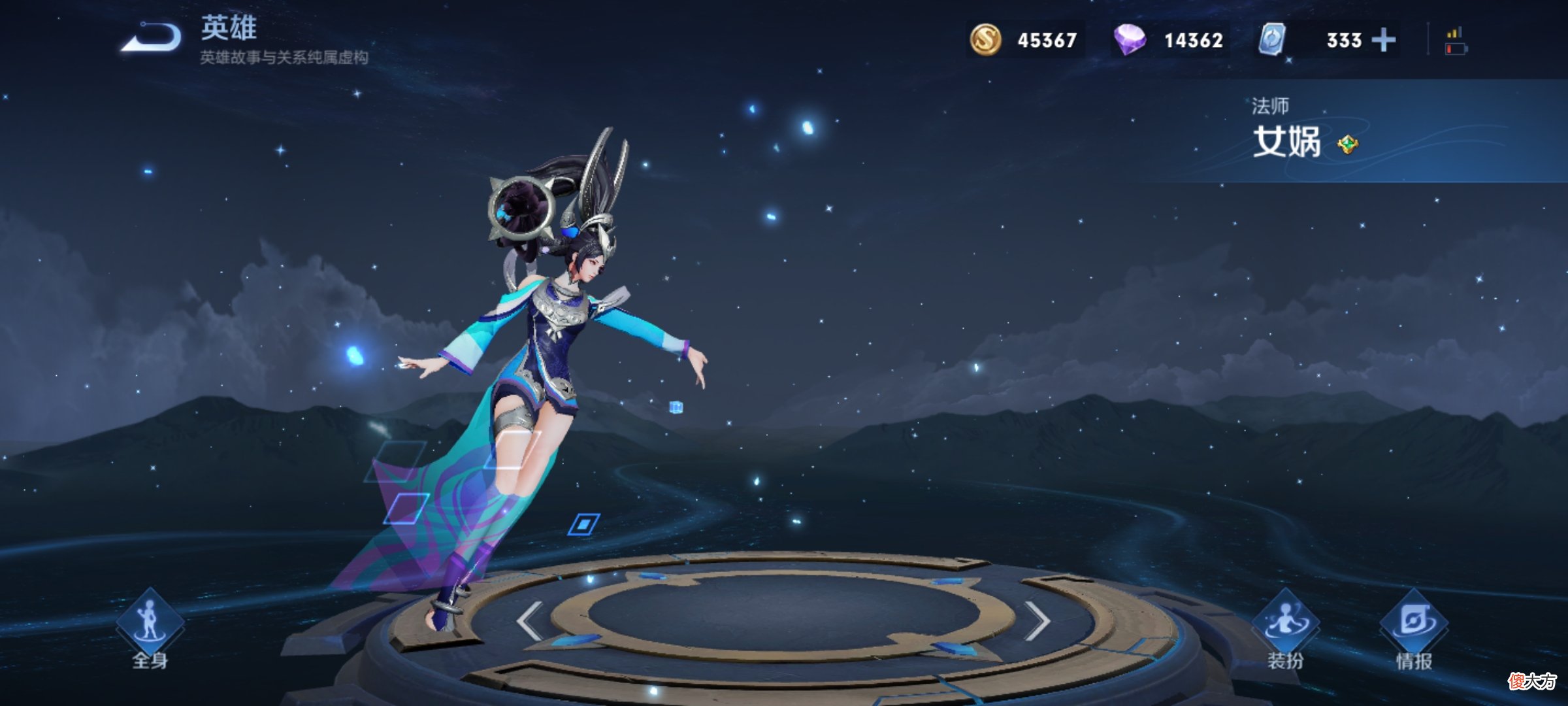Add more tickets with the plus button
Screen dimensions: 1568x706
pyautogui.click(x=1383, y=41)
